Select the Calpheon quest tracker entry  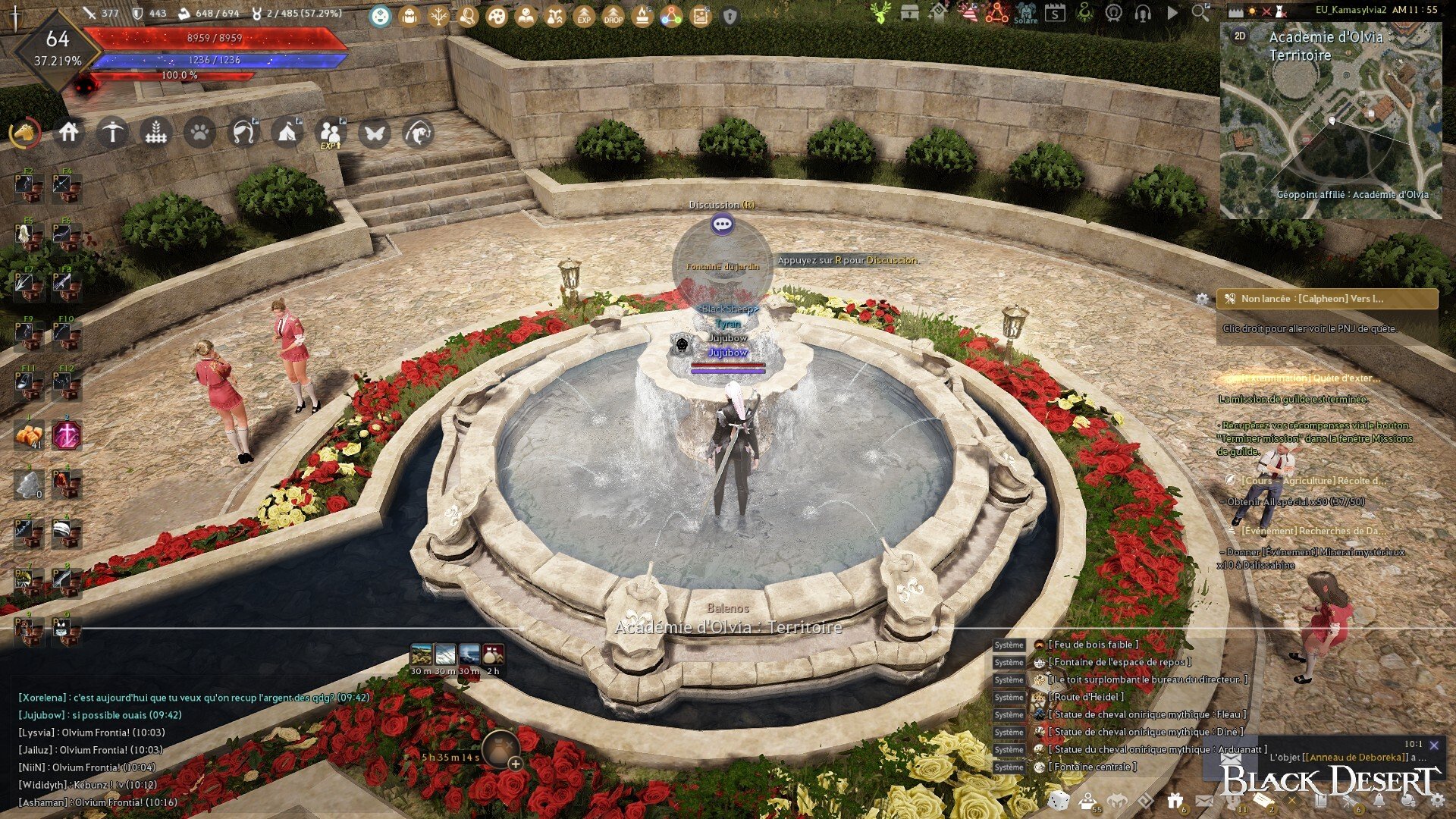[x=1327, y=299]
